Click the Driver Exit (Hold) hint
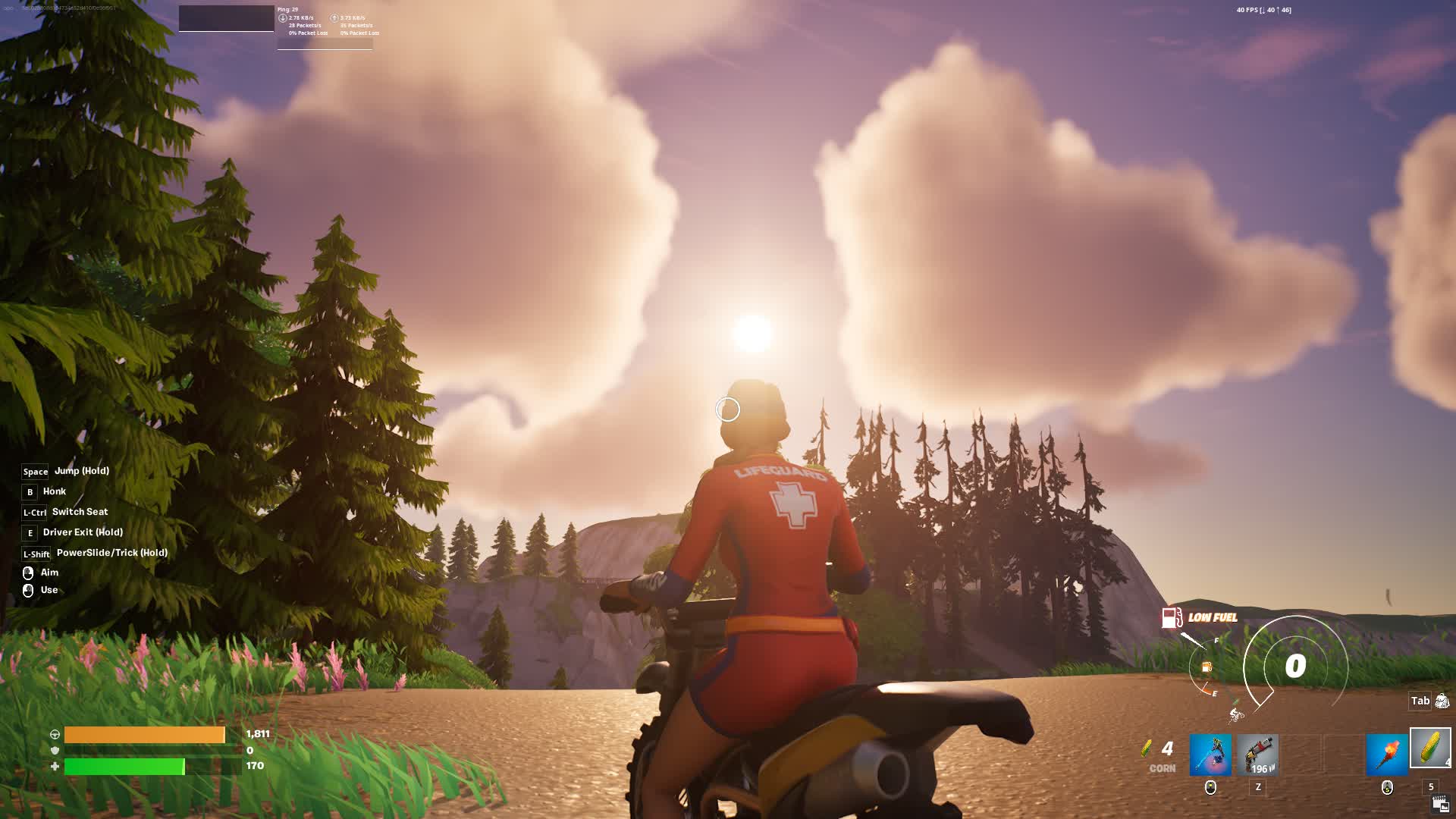Screen dimensions: 1456x819 click(82, 532)
